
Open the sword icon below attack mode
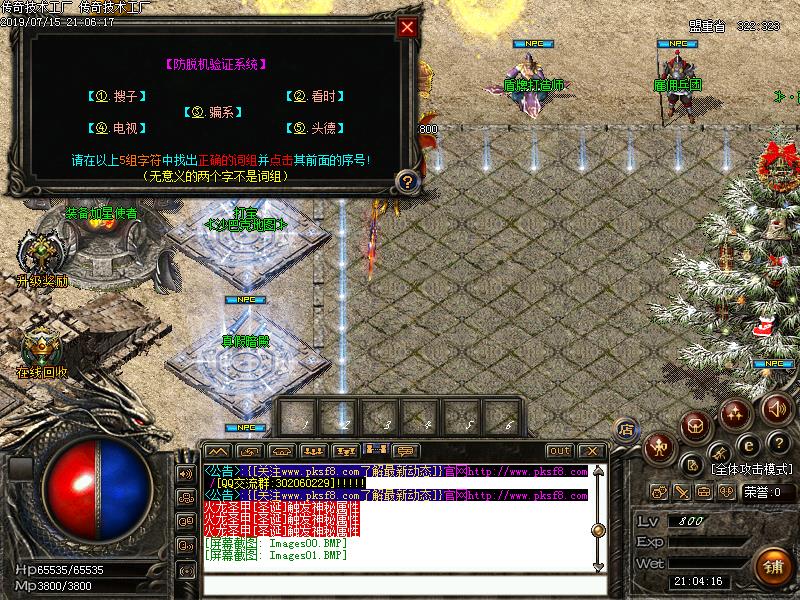click(x=681, y=492)
